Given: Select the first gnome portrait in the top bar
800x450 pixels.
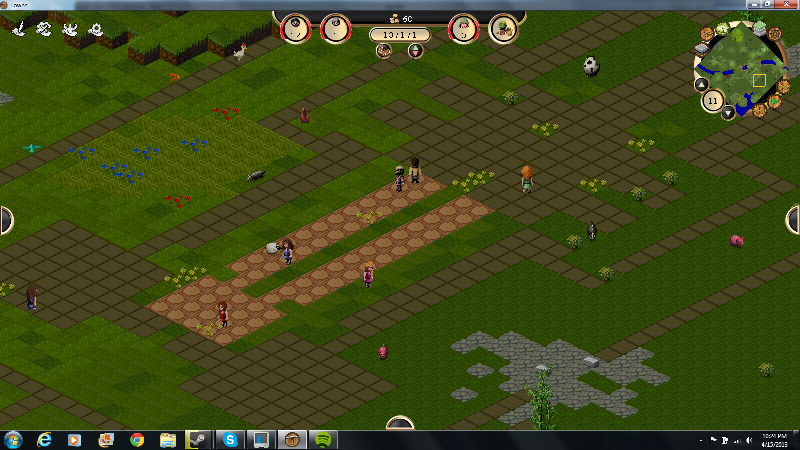Looking at the screenshot, I should pos(295,29).
